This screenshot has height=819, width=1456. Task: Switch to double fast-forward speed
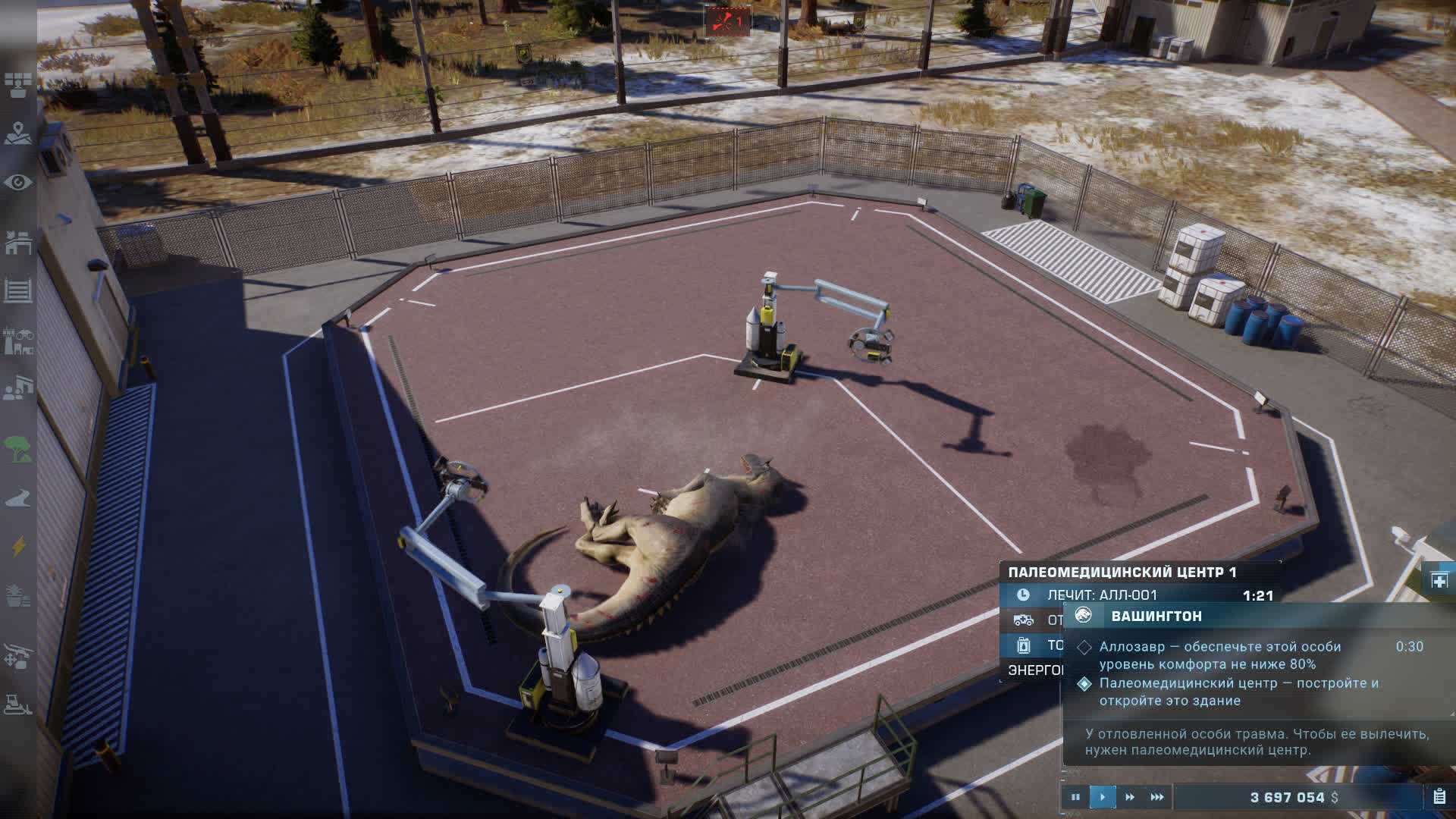[1130, 797]
